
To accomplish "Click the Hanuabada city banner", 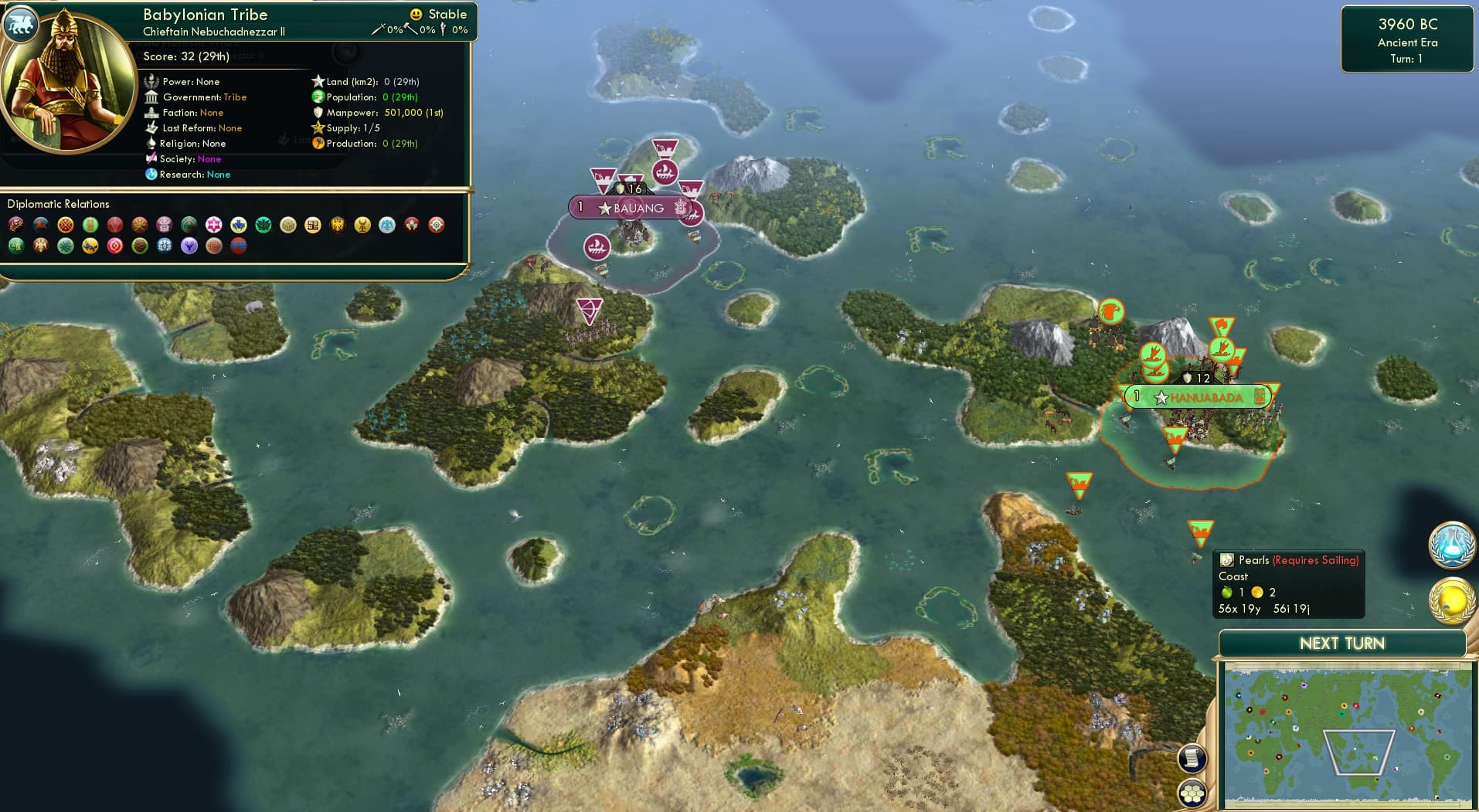I will tap(1198, 396).
